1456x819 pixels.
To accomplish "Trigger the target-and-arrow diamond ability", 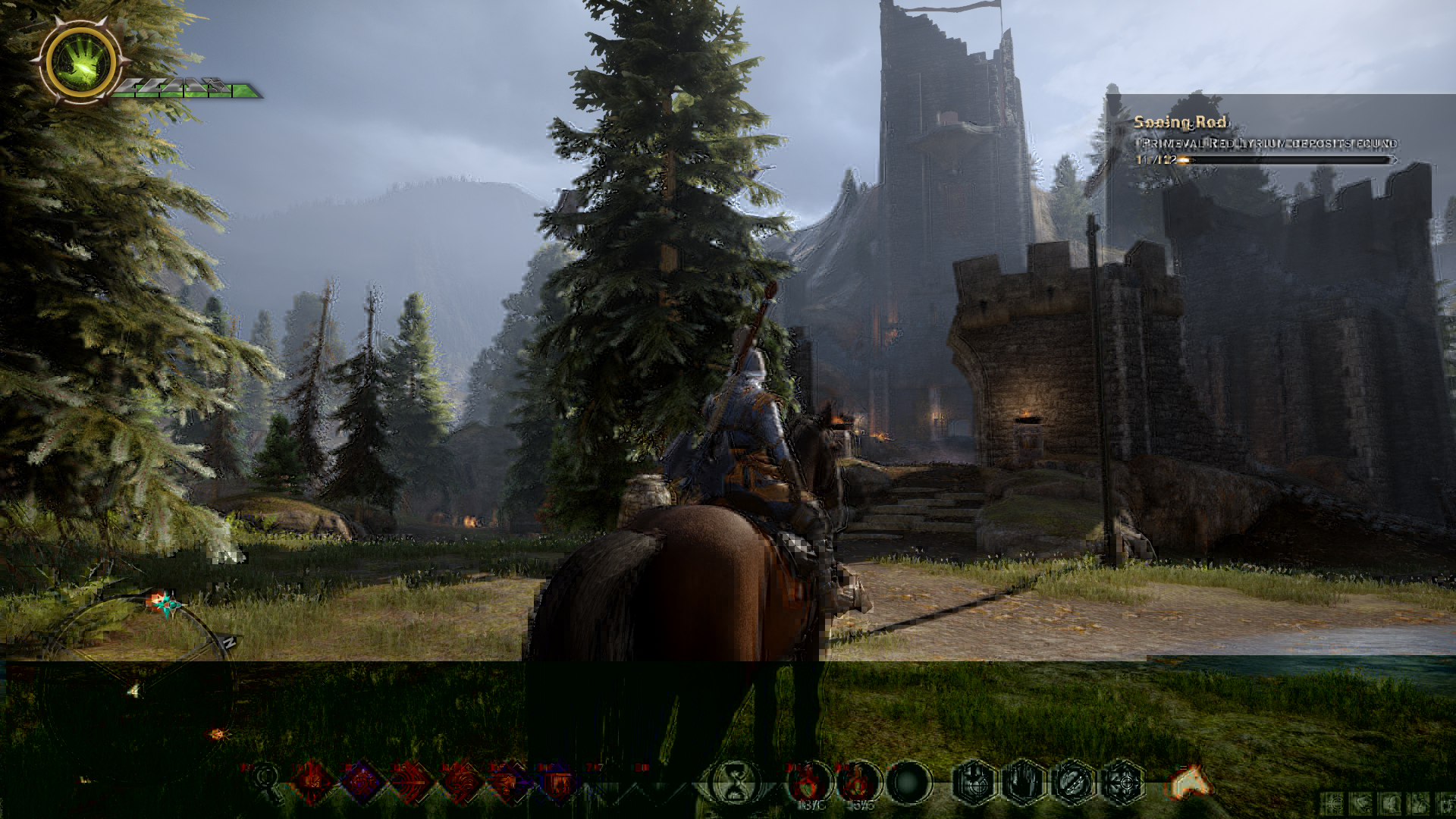I will coord(411,781).
